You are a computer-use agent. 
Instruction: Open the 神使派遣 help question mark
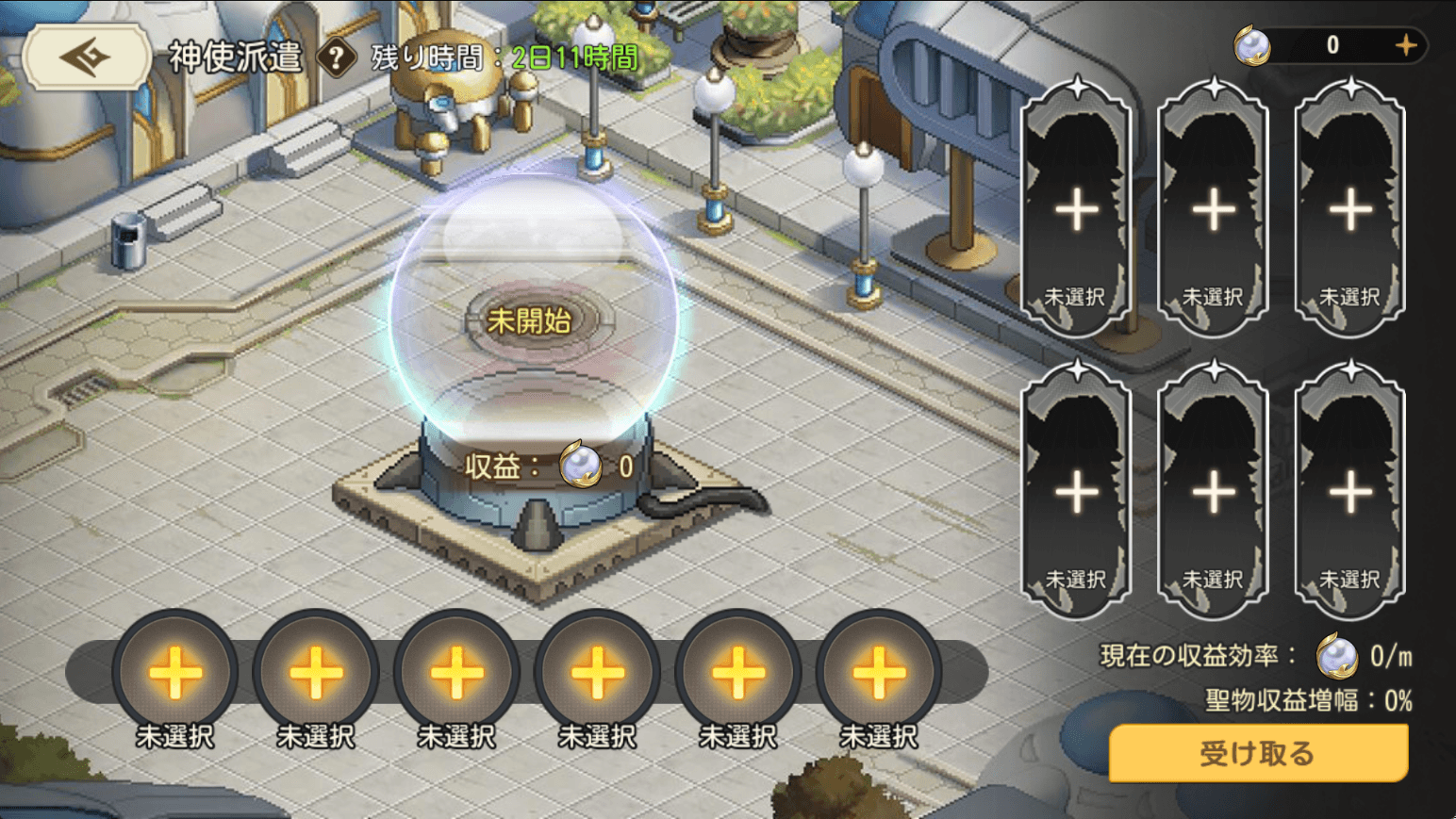click(x=336, y=58)
